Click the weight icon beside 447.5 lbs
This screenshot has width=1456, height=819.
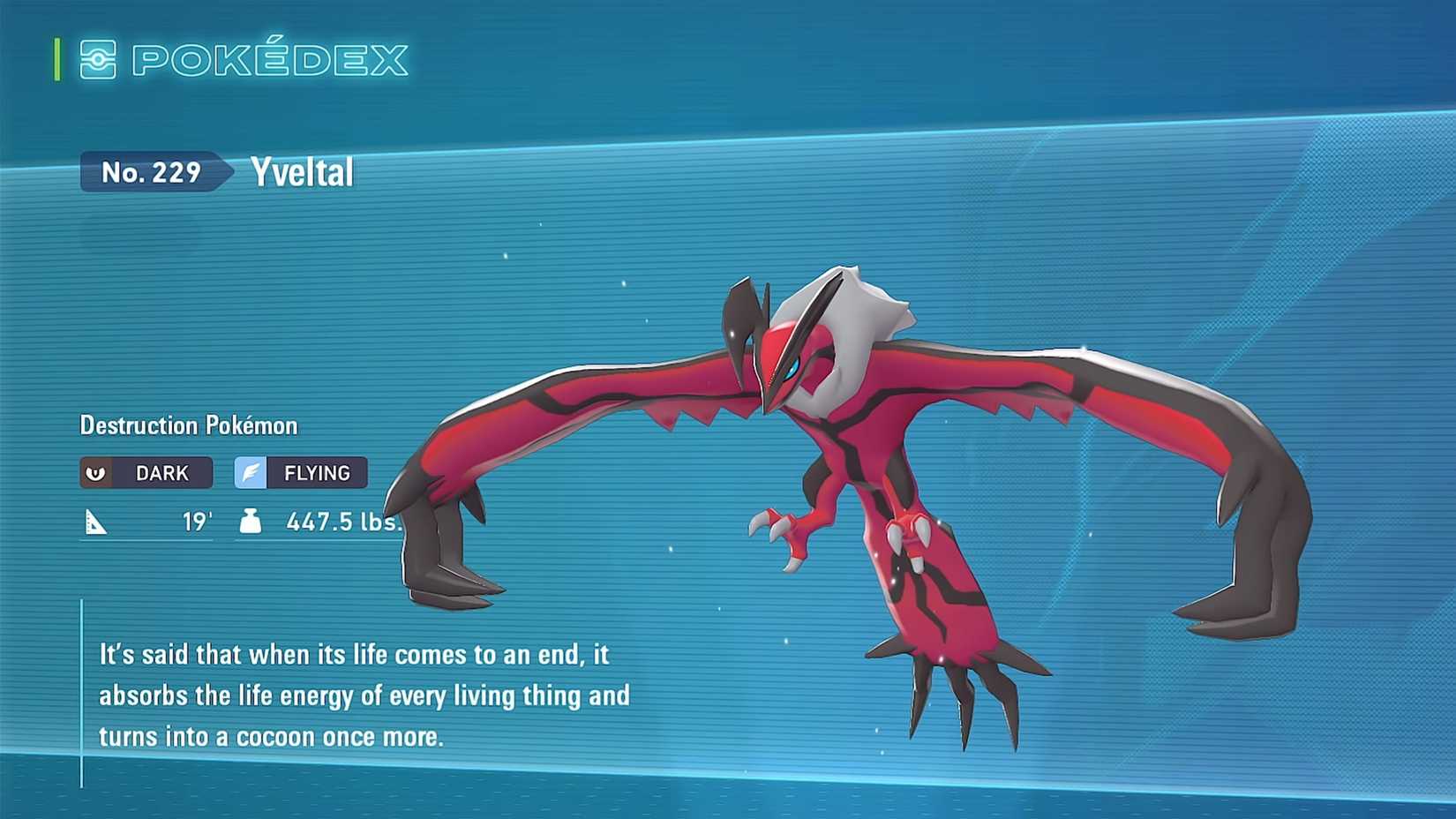(251, 521)
